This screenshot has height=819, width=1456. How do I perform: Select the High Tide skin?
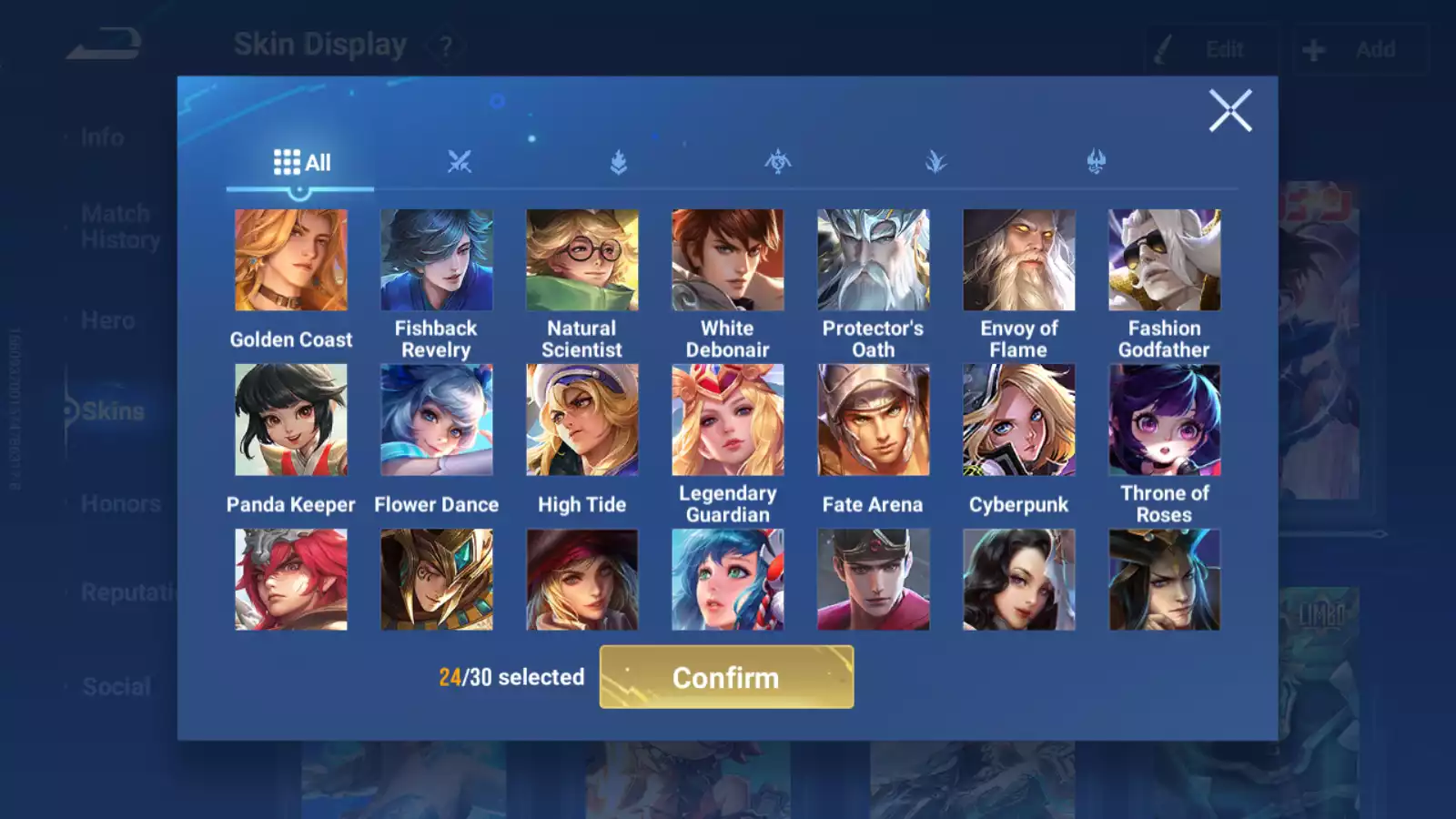(x=582, y=420)
